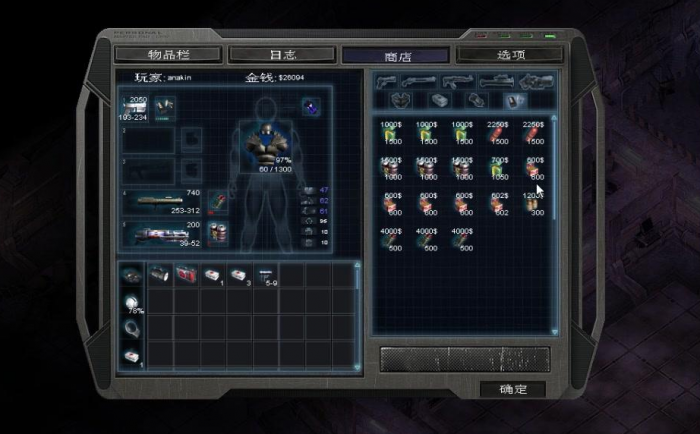Open the 选项 options tab

[x=511, y=54]
